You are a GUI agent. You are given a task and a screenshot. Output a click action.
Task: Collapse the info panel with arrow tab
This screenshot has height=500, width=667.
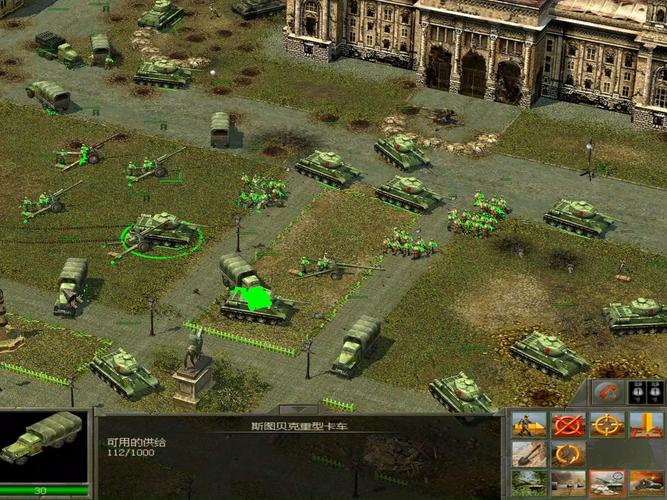[x=298, y=410]
